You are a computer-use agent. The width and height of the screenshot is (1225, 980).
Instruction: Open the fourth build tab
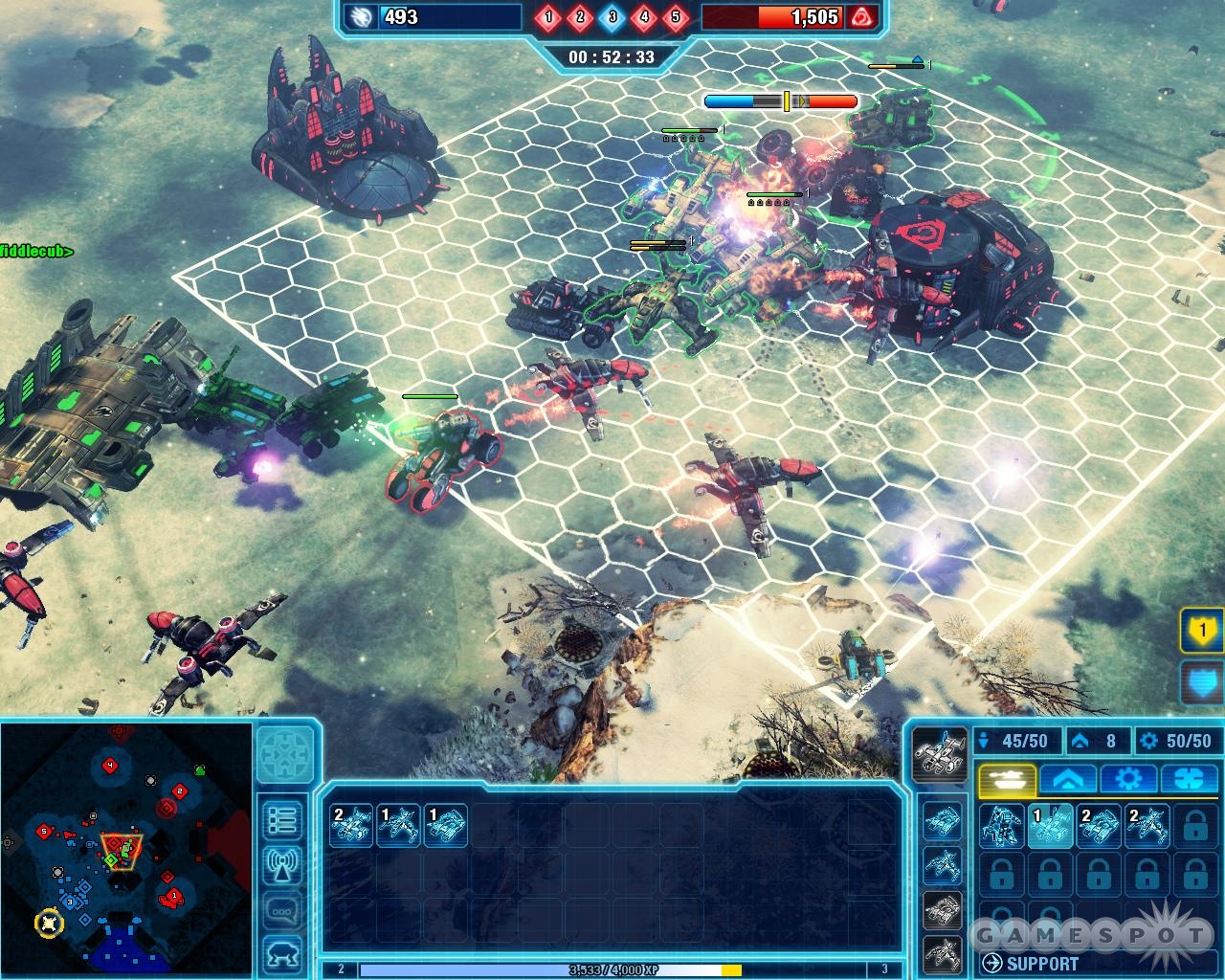(1187, 779)
